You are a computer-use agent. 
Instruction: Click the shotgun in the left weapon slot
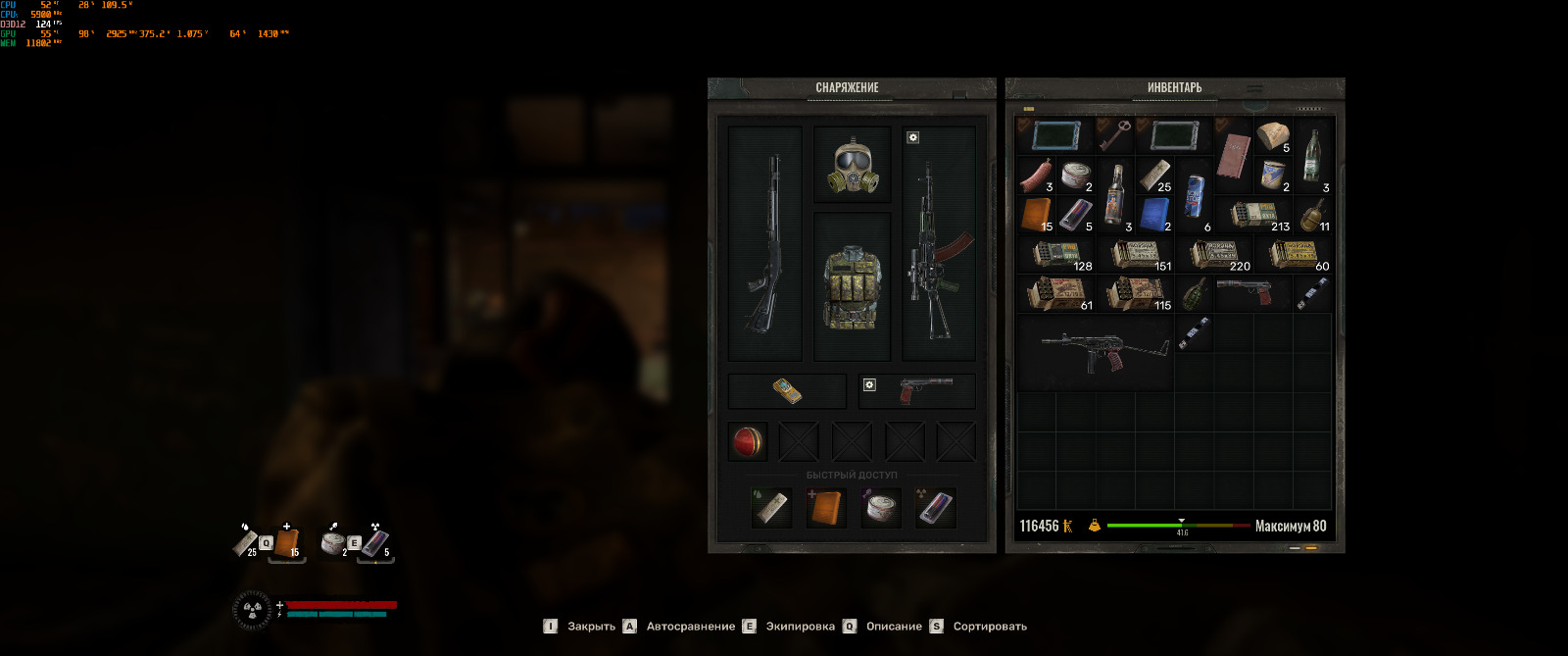(x=765, y=243)
